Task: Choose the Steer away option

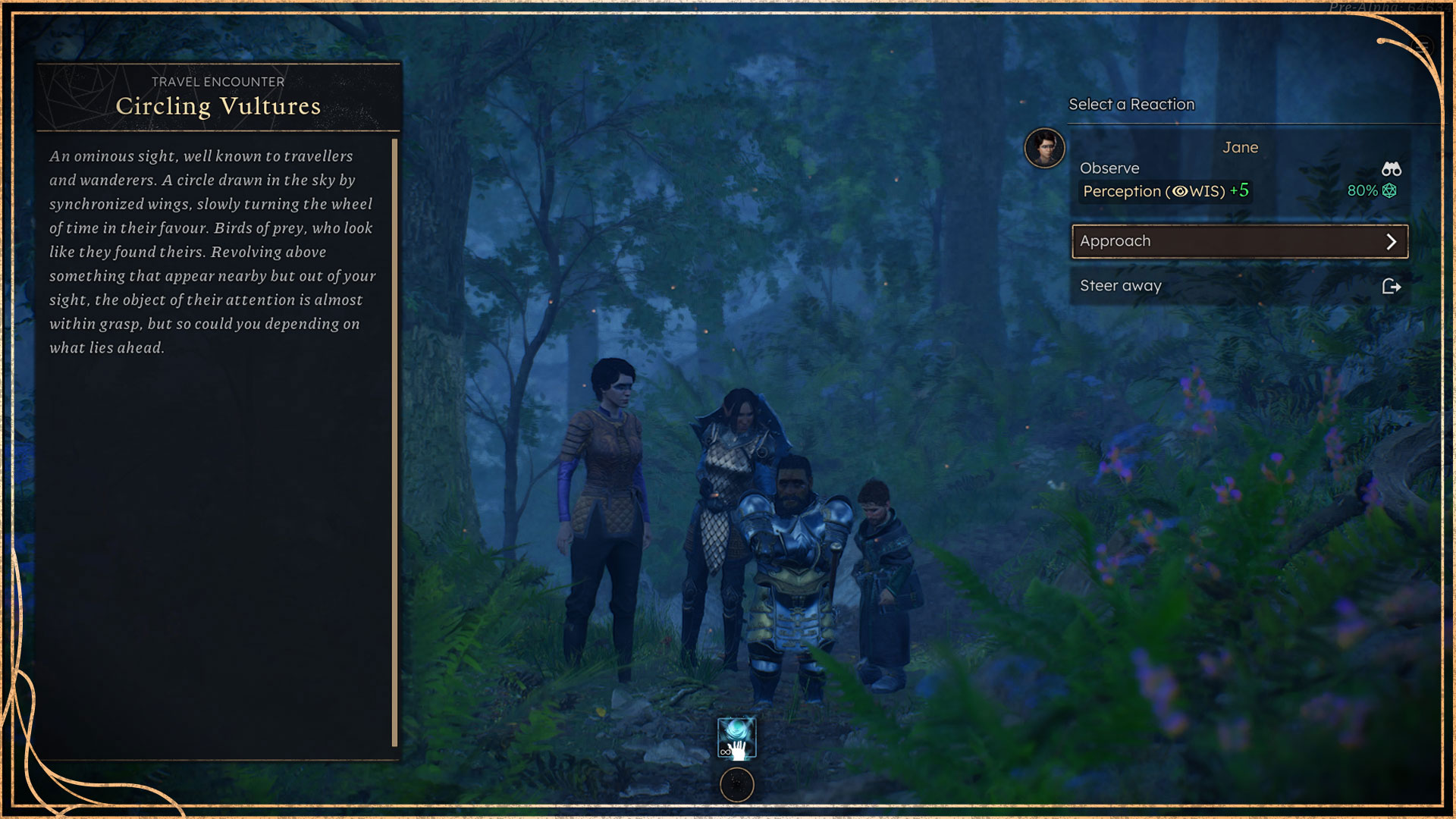Action: tap(1239, 286)
